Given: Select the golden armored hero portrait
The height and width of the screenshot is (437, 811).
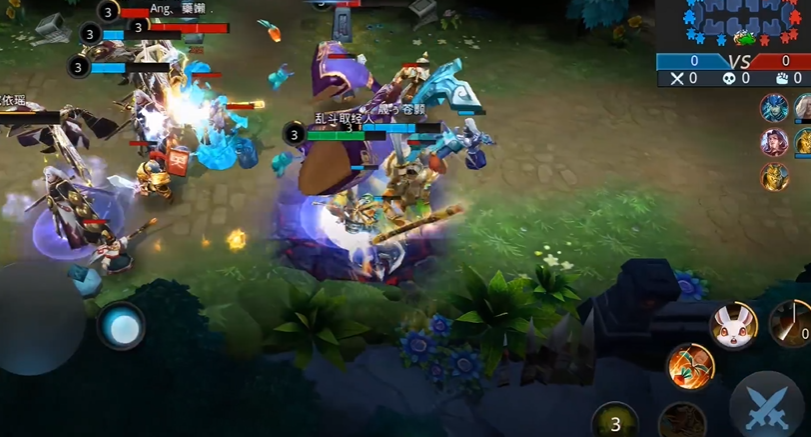Looking at the screenshot, I should [773, 177].
